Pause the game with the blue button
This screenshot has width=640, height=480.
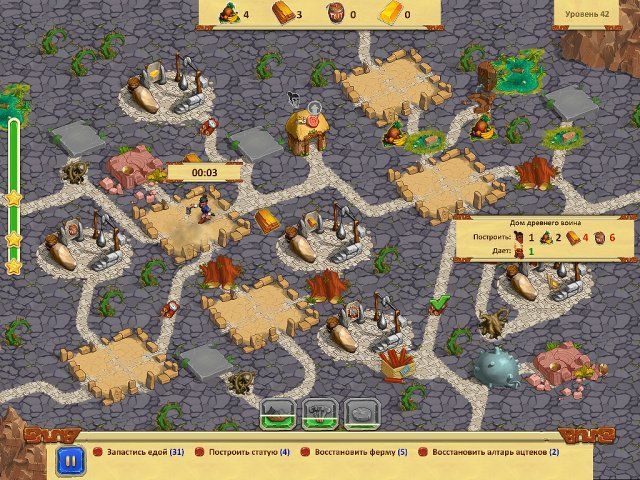[70, 461]
